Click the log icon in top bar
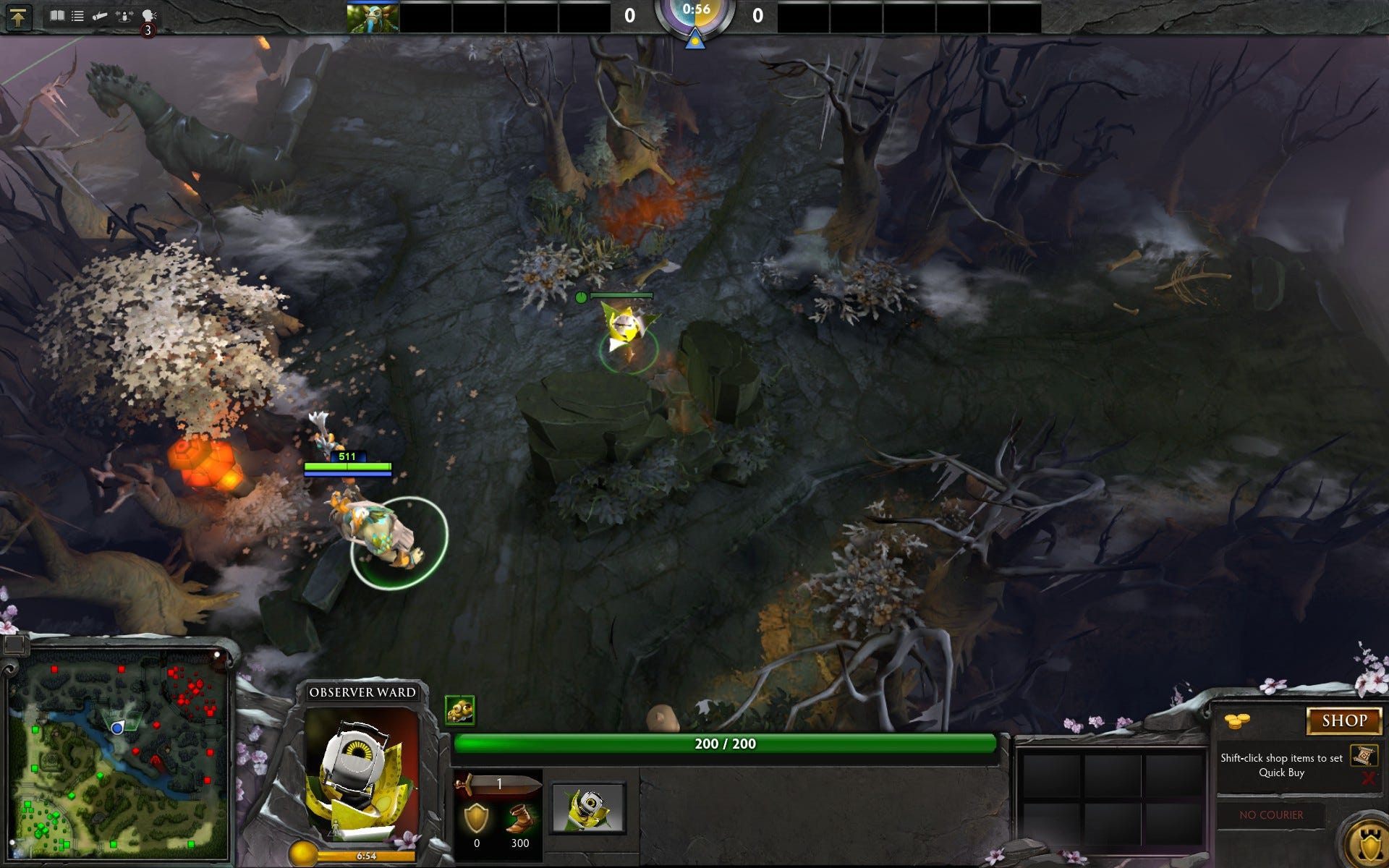 click(100, 16)
